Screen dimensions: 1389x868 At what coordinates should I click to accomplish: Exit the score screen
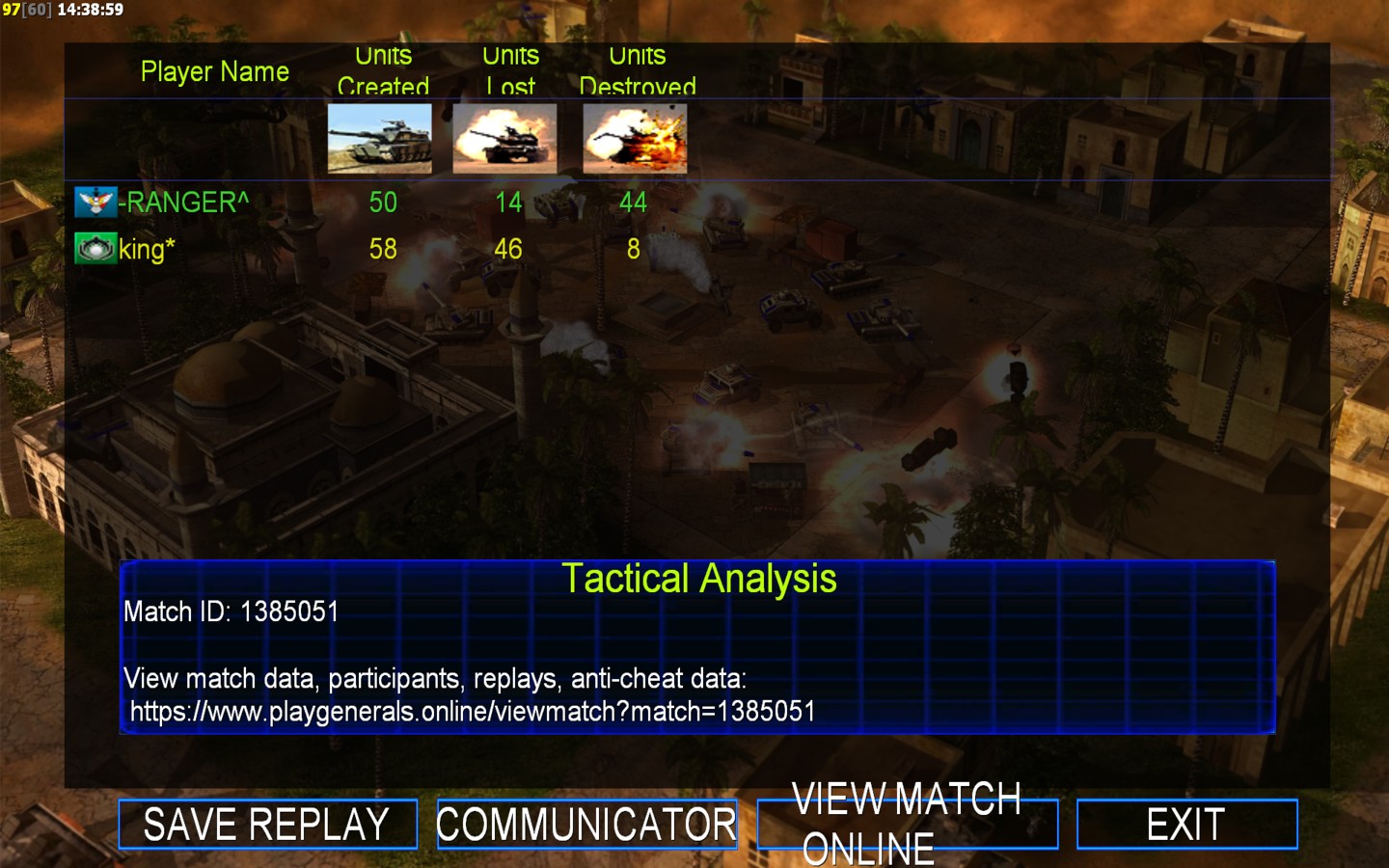click(1186, 825)
